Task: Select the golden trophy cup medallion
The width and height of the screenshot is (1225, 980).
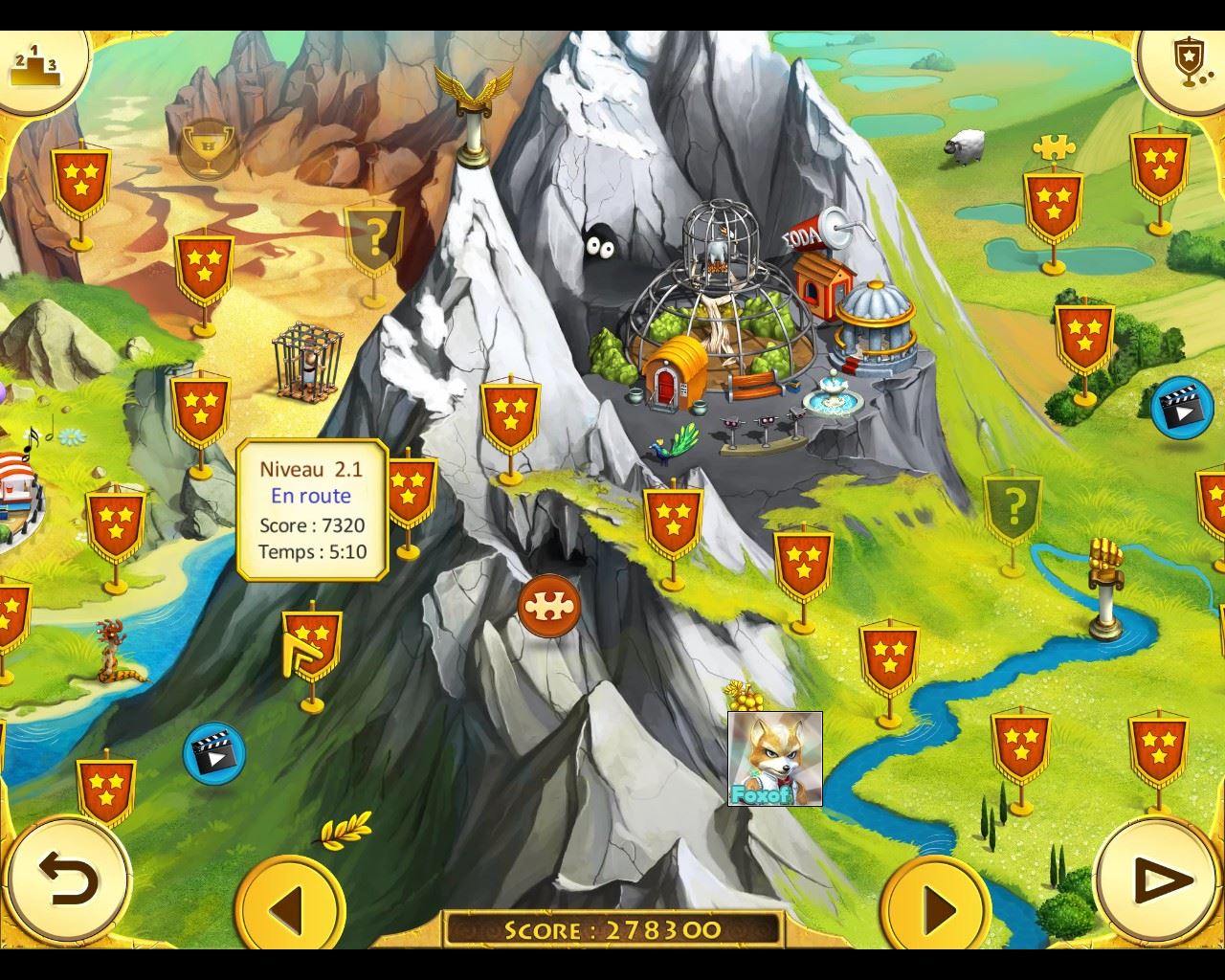Action: [210, 148]
